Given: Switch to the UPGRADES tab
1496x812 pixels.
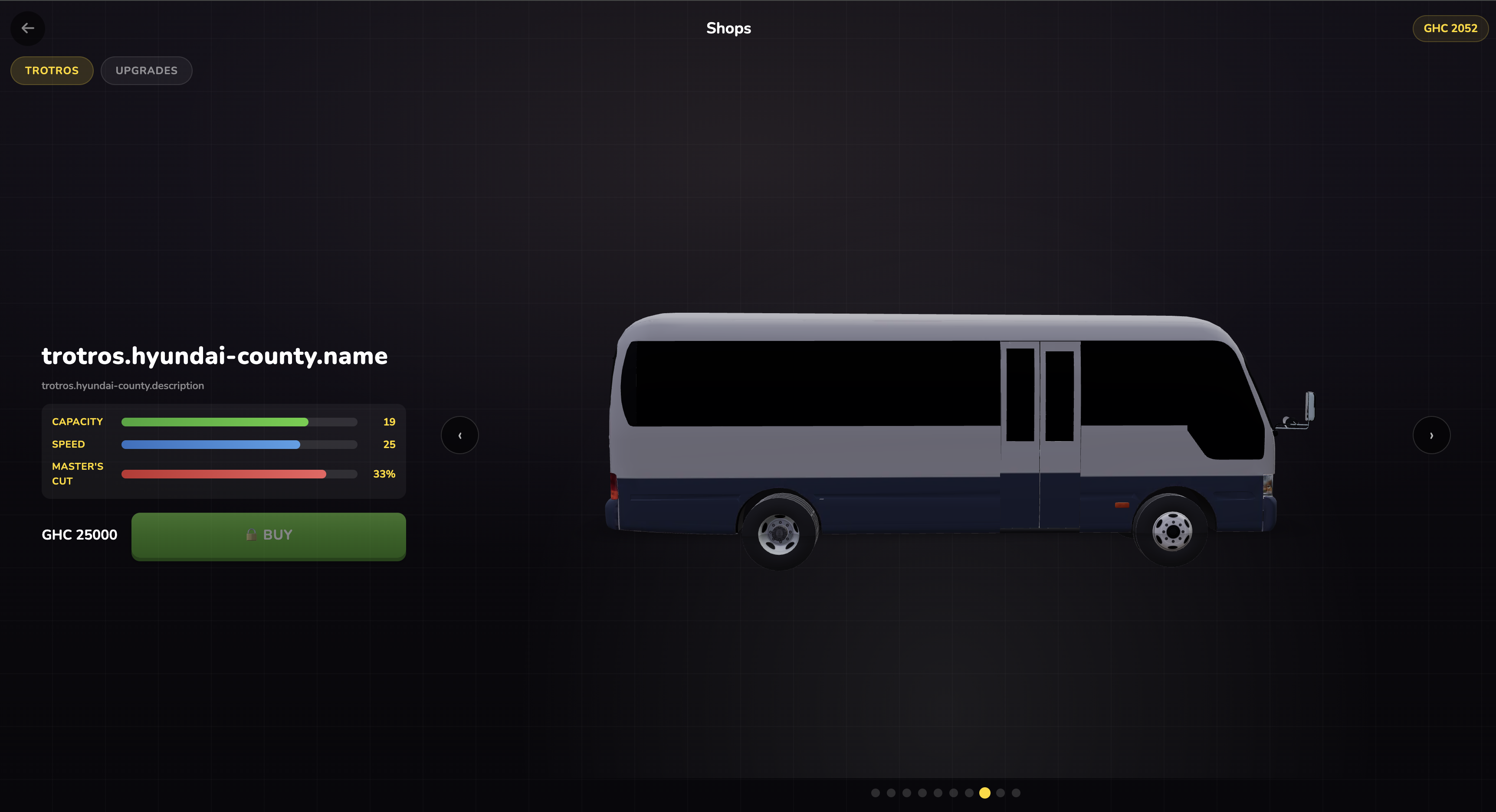Looking at the screenshot, I should (146, 70).
